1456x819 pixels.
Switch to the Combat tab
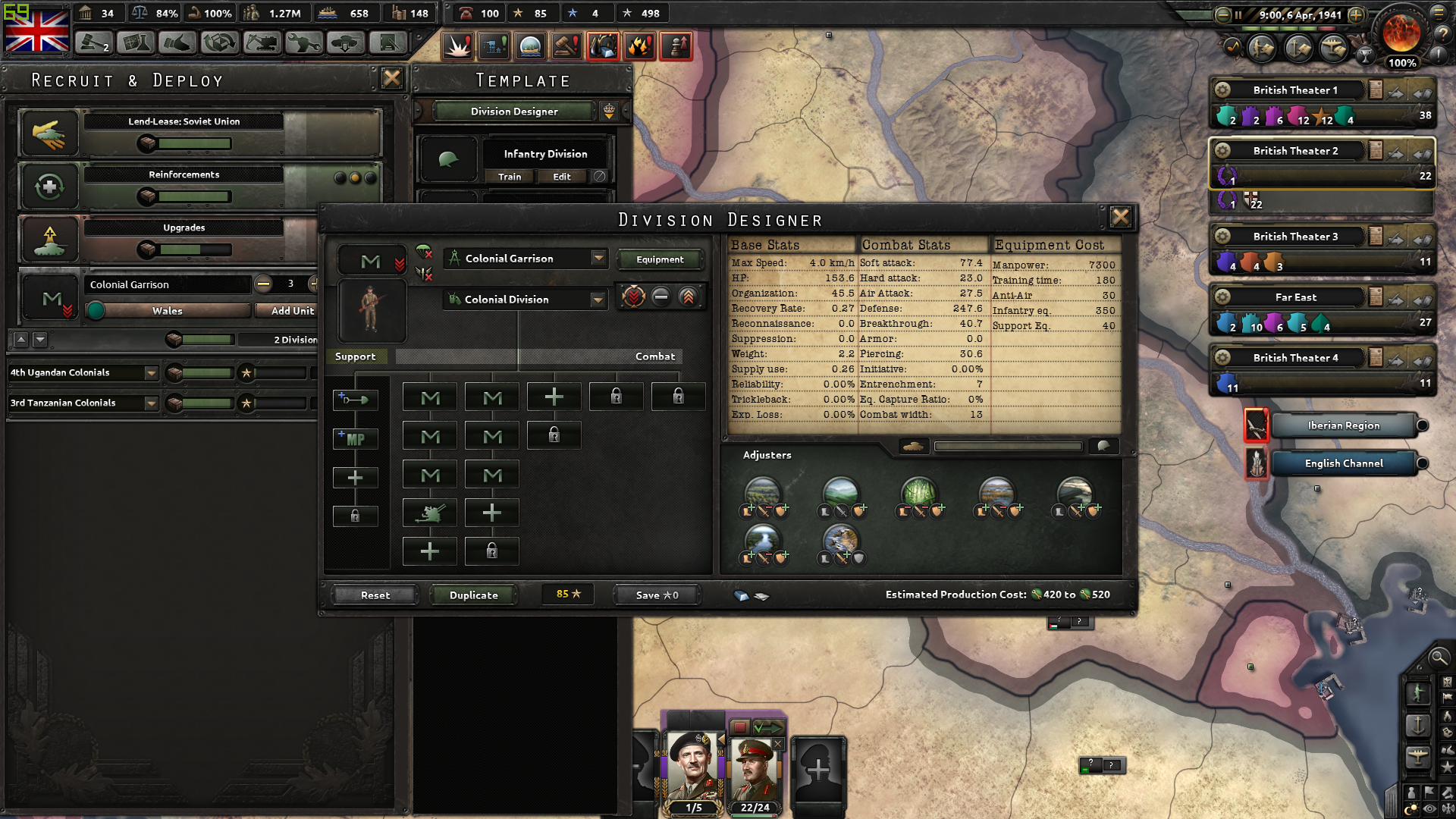point(654,356)
